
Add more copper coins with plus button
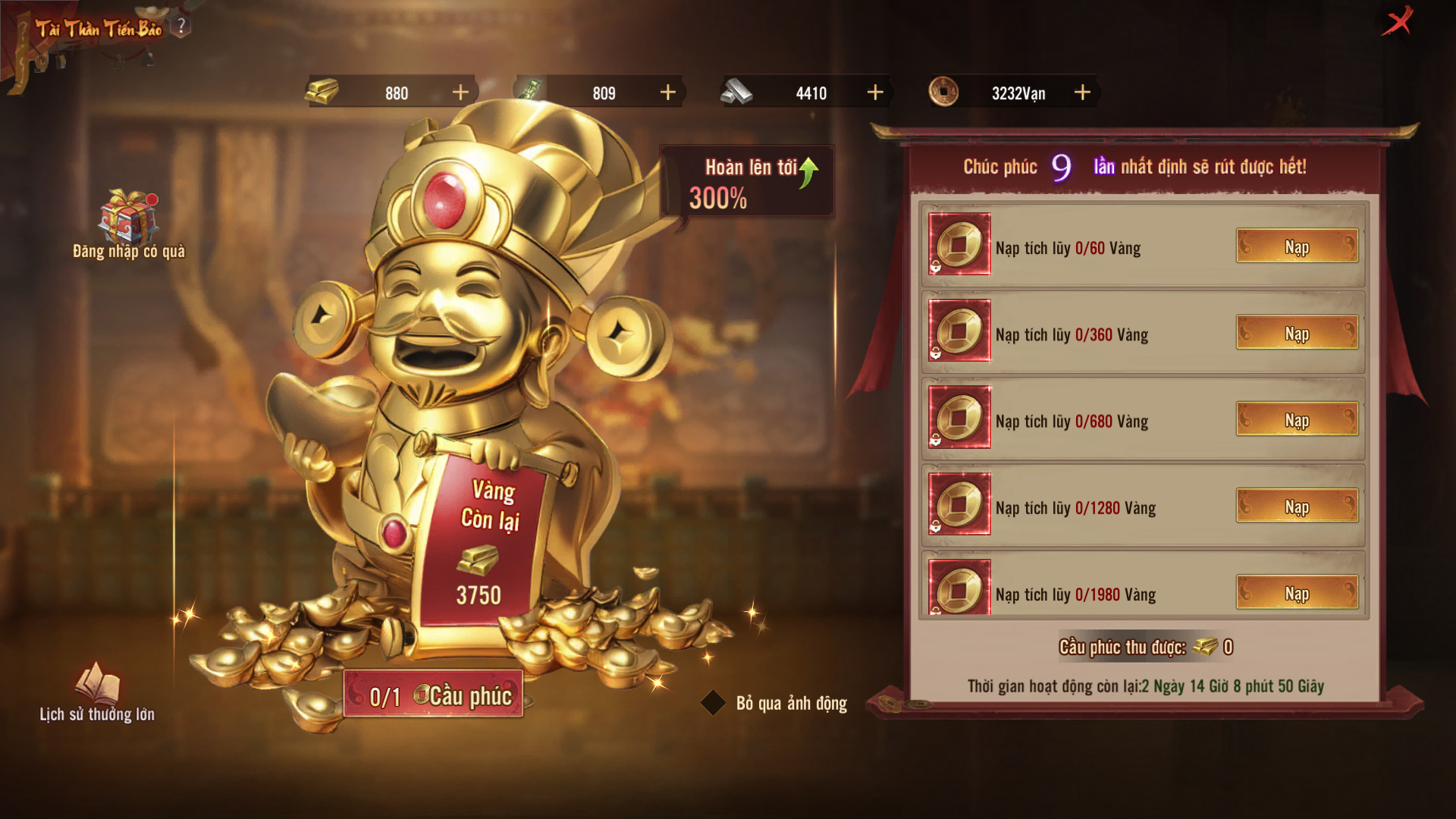(x=1082, y=93)
